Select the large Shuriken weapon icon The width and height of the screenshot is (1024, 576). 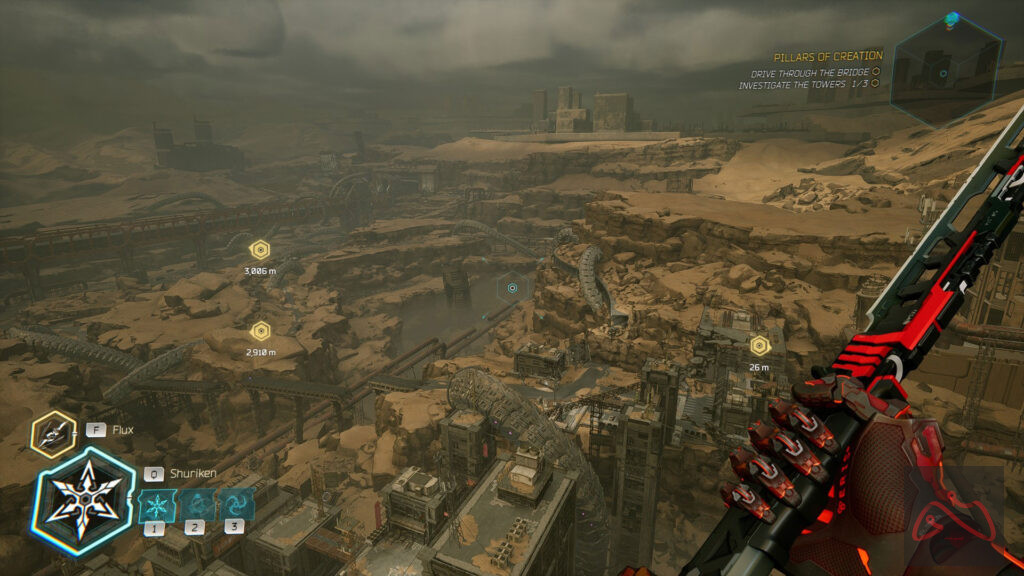(x=83, y=500)
